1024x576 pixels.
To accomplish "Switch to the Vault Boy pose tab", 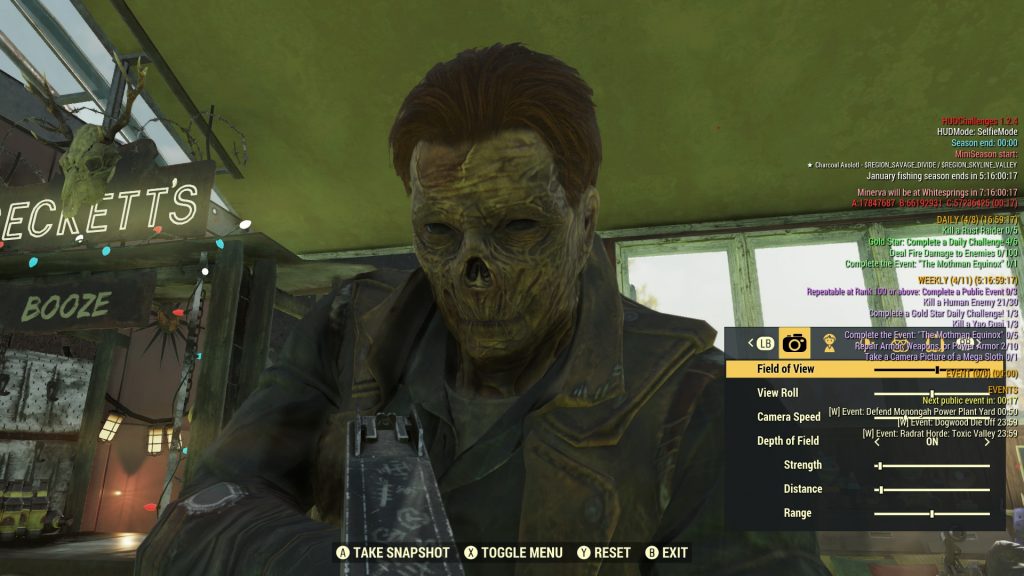I will click(x=829, y=343).
